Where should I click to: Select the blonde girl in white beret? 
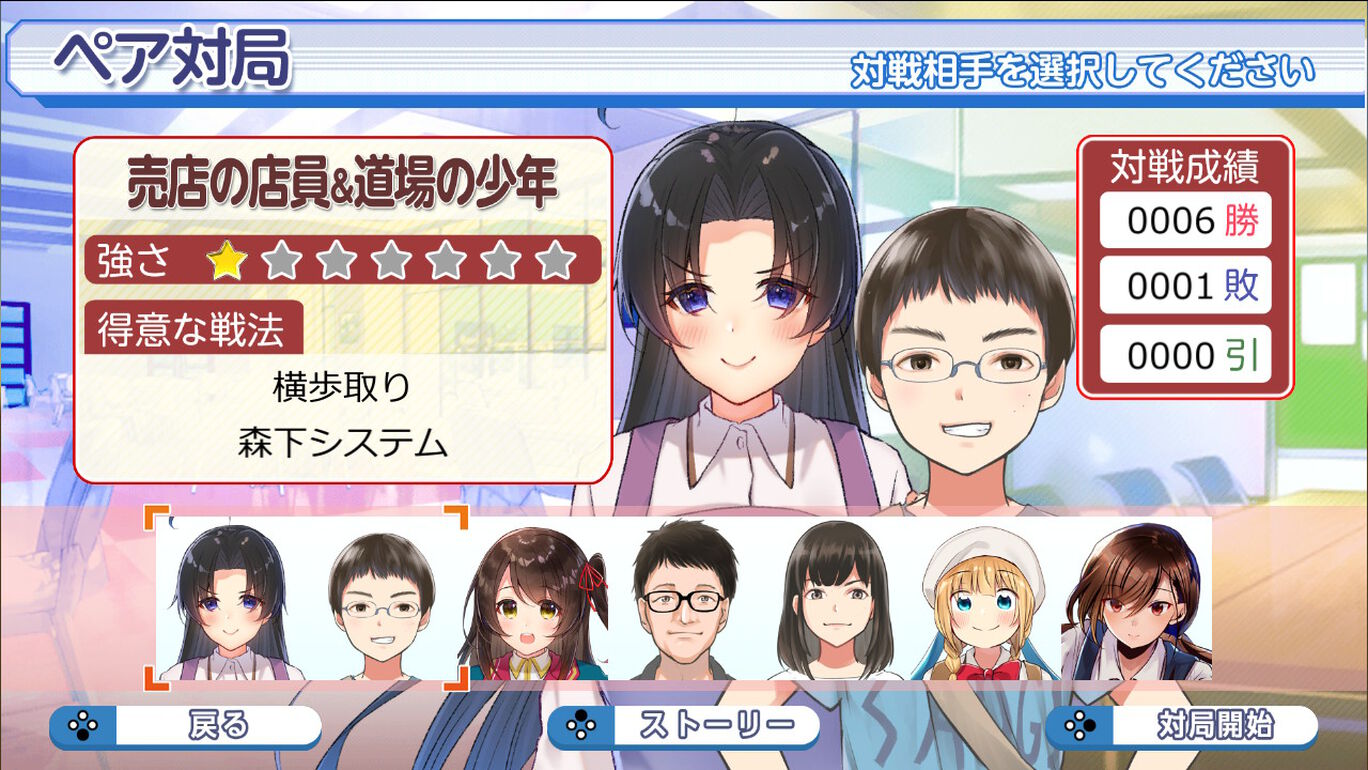point(982,602)
